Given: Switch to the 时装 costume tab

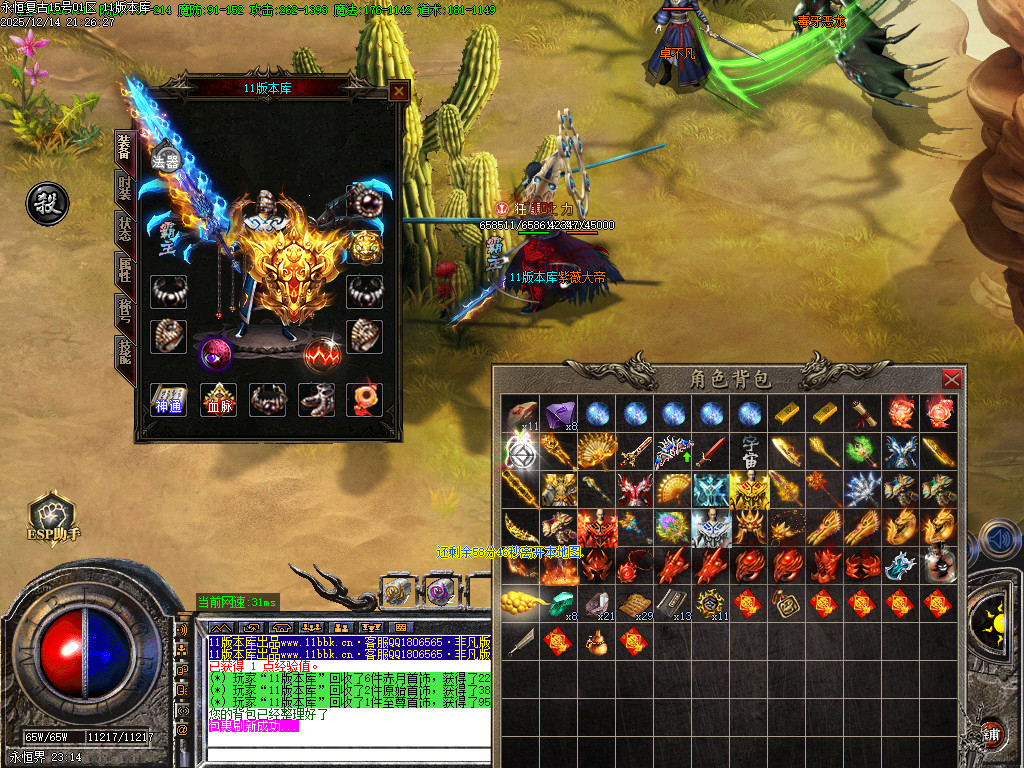Looking at the screenshot, I should pyautogui.click(x=125, y=189).
